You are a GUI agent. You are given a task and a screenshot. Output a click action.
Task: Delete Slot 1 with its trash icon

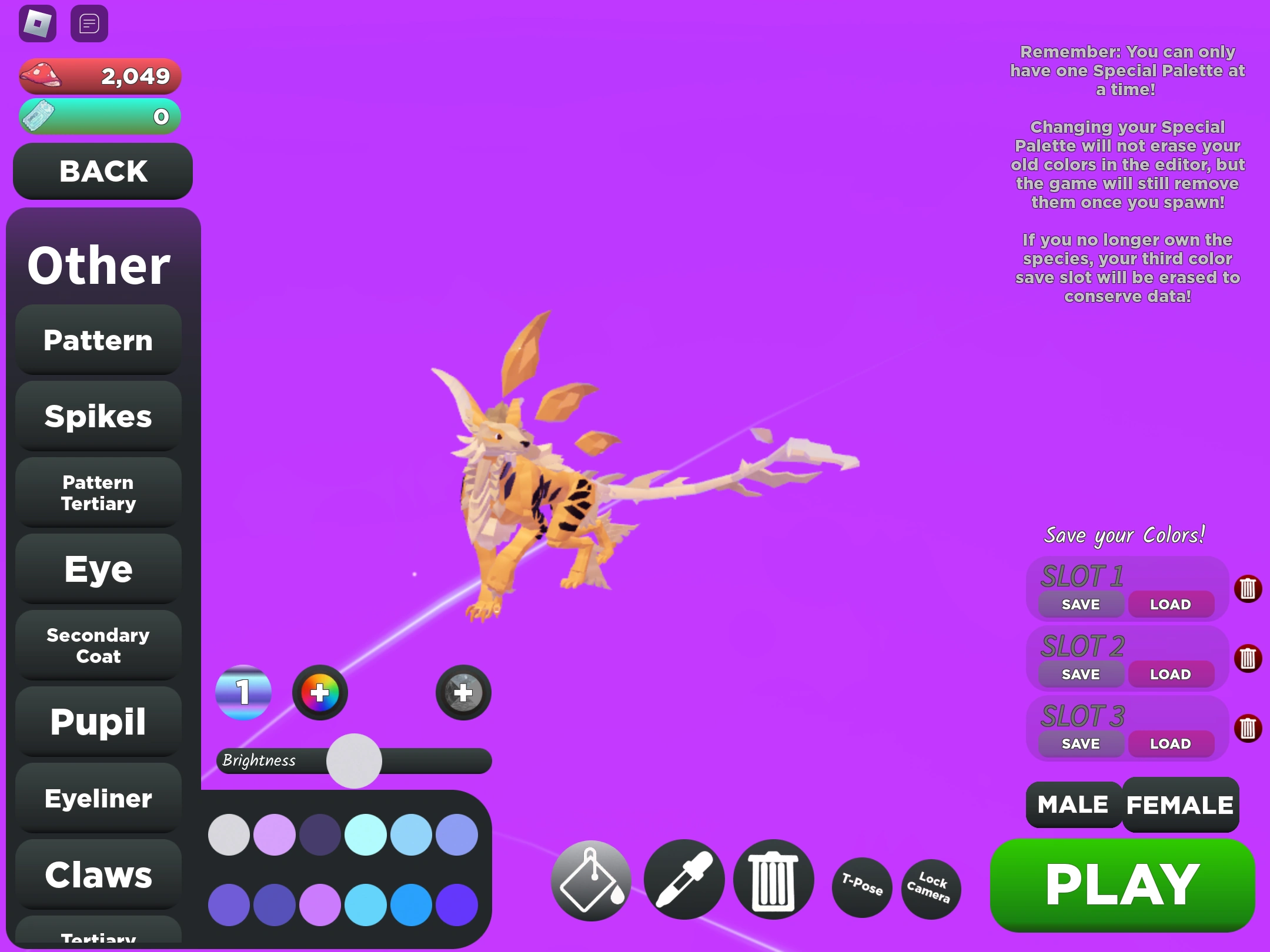pos(1249,589)
